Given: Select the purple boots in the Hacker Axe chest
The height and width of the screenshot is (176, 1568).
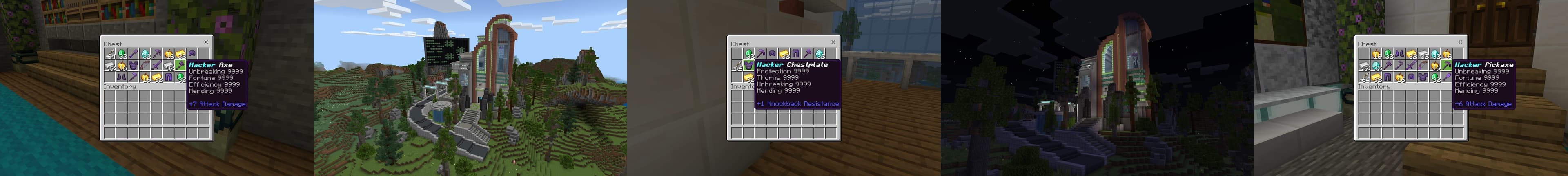Looking at the screenshot, I should (121, 77).
